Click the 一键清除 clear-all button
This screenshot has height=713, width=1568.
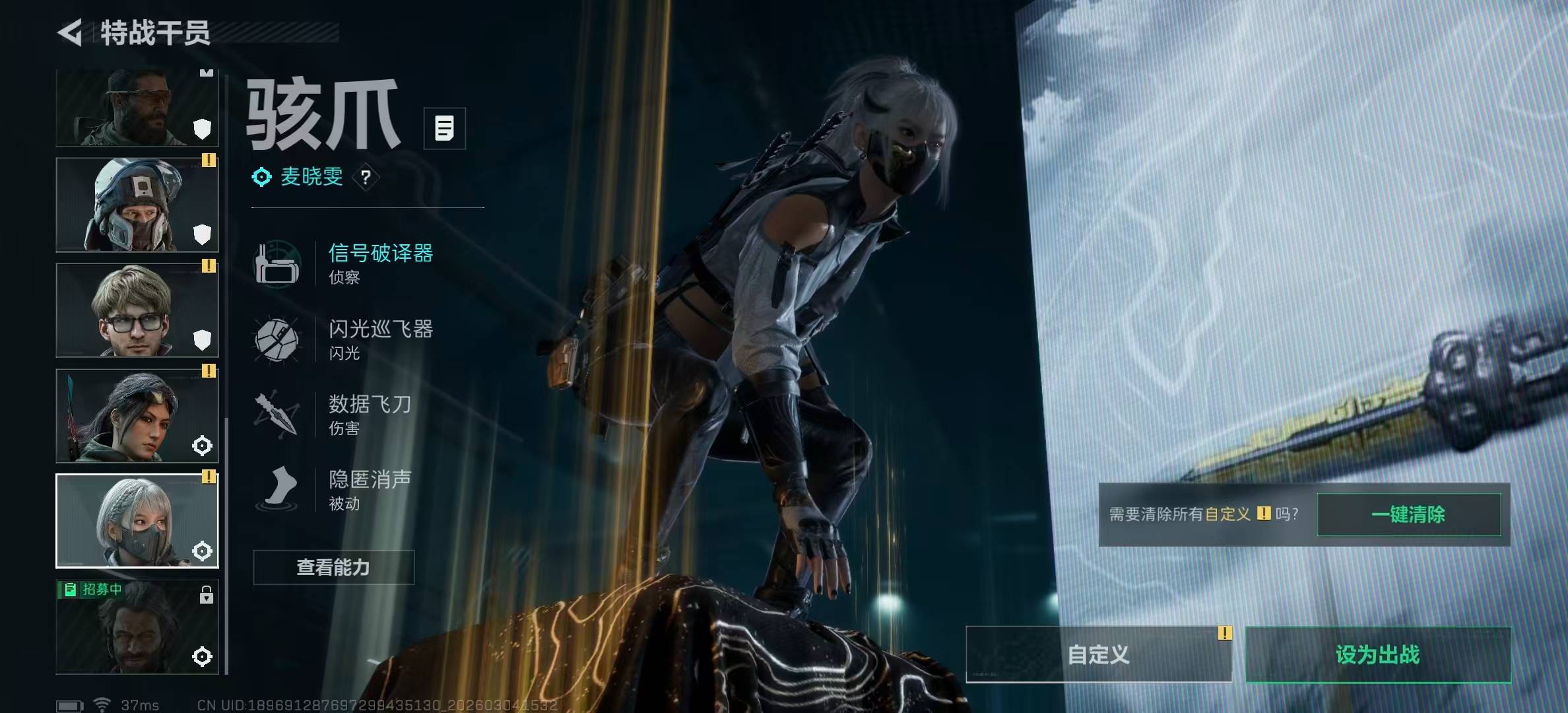(x=1408, y=514)
